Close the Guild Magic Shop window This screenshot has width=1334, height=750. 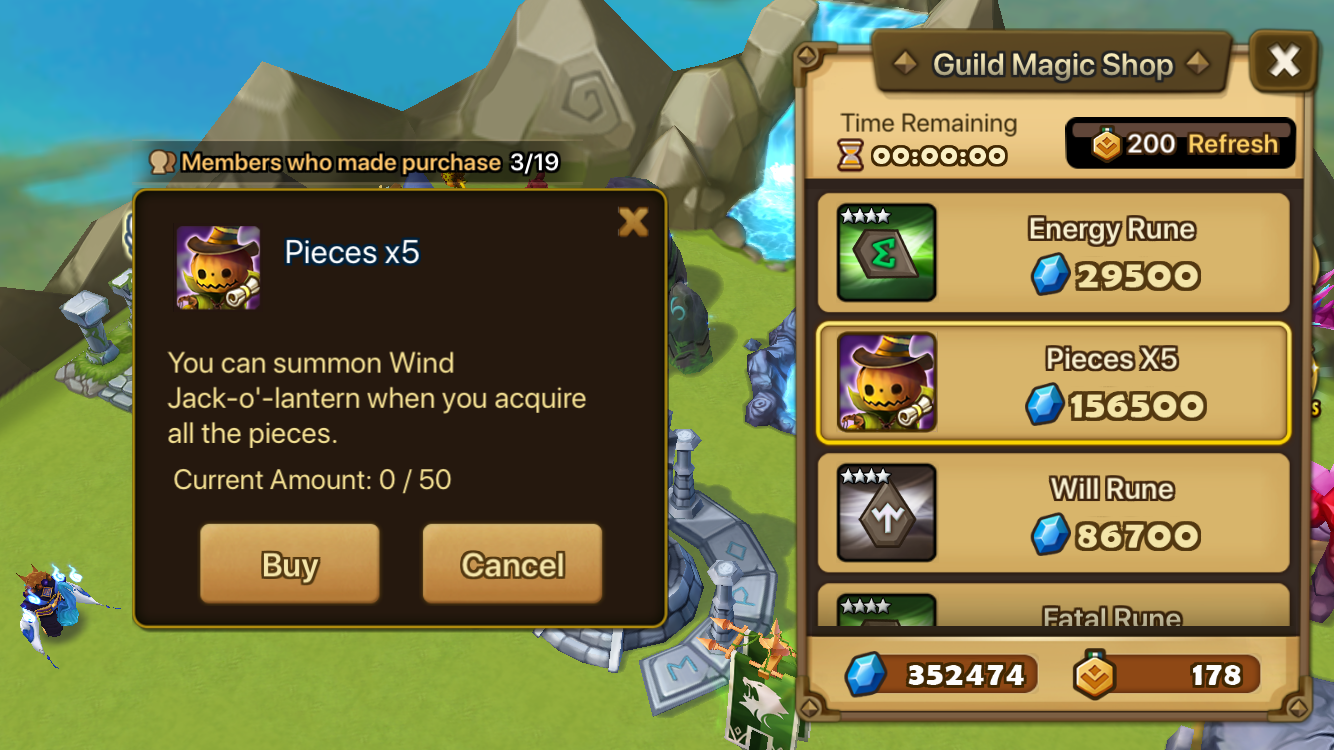[x=1283, y=62]
